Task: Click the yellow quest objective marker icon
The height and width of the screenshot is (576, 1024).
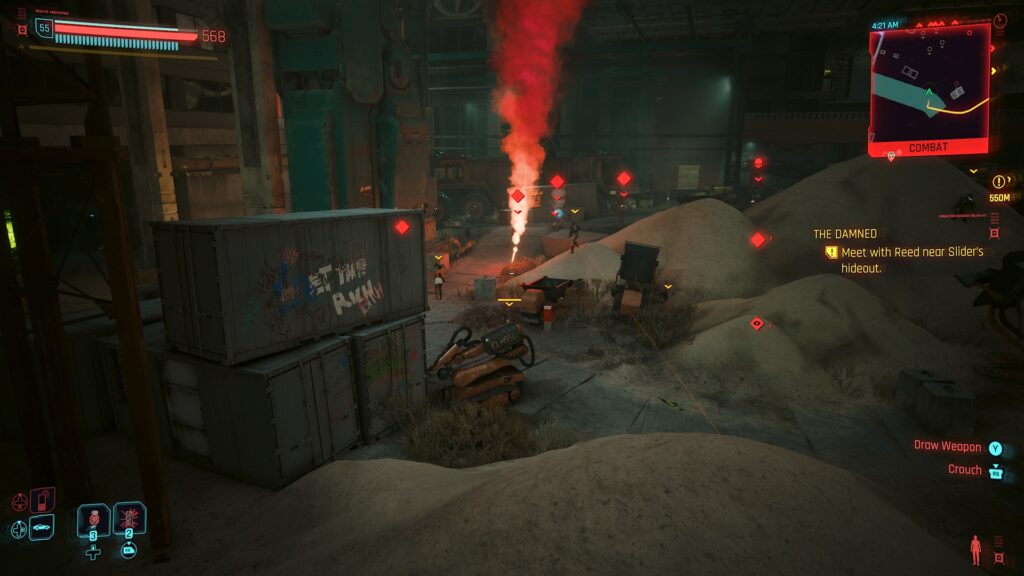Action: 830,252
